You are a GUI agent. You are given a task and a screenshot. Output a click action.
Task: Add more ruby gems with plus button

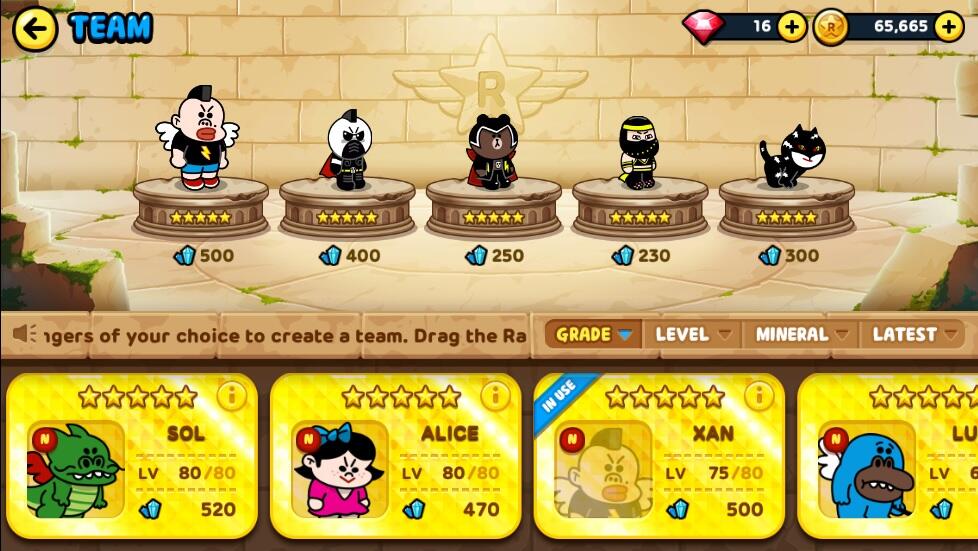791,27
